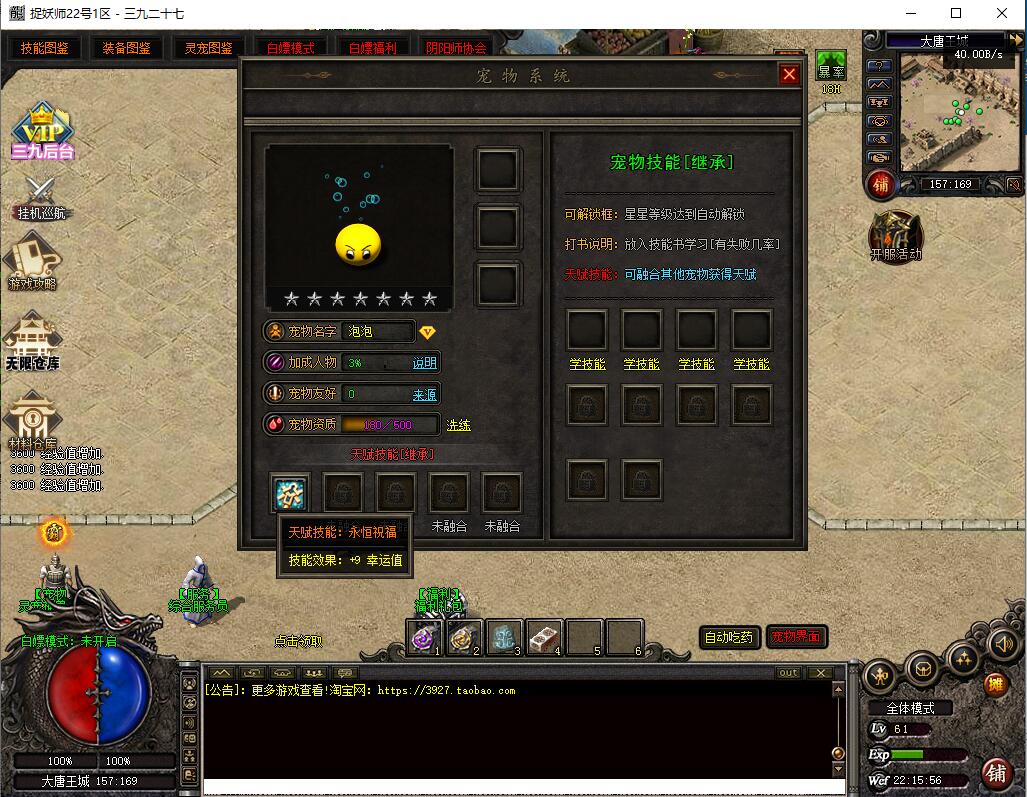Screen dimensions: 1027x797
Task: Open the 材料仓库 material storage
Action: [x=32, y=418]
